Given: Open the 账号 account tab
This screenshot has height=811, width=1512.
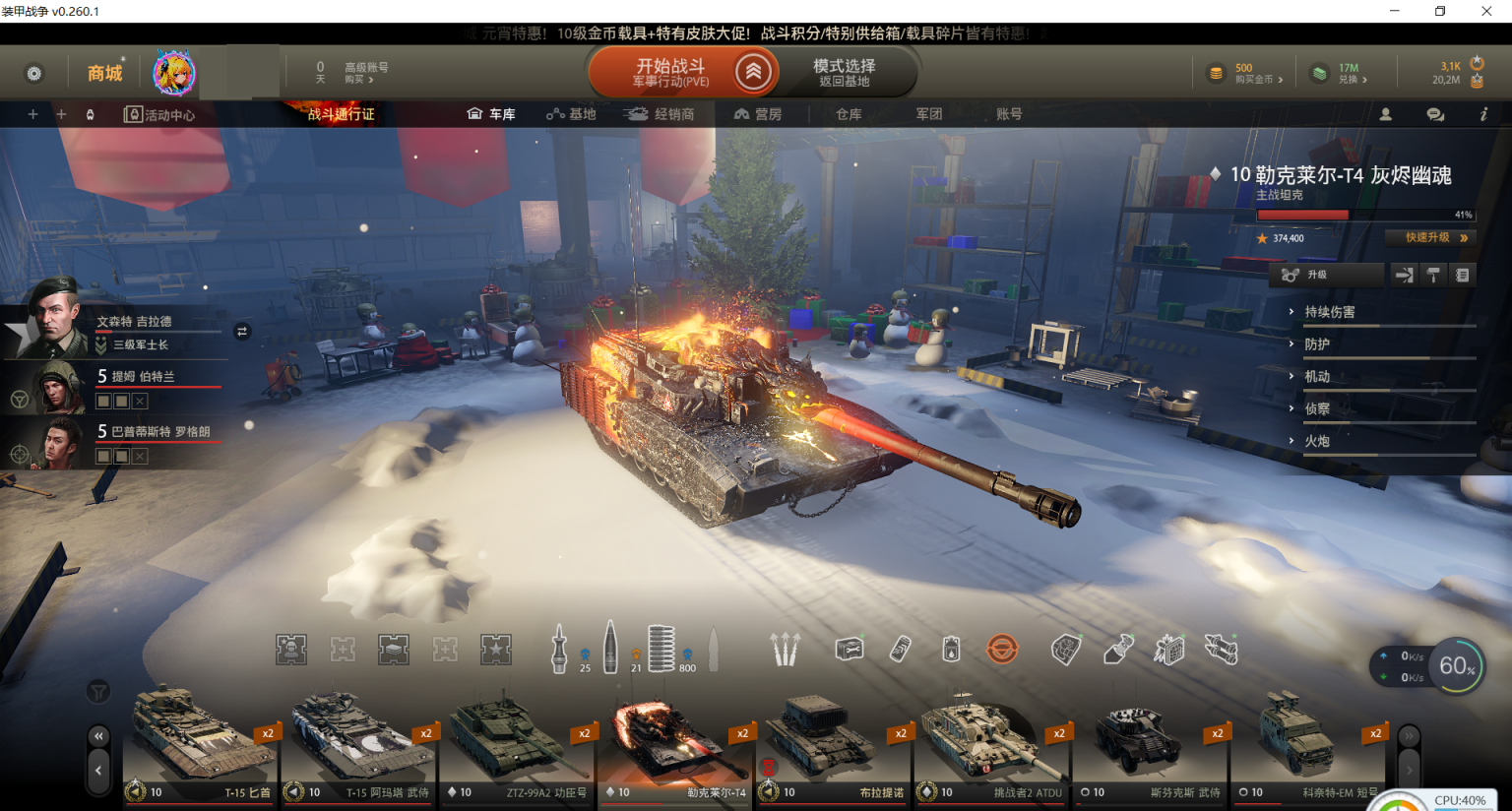Looking at the screenshot, I should [1009, 114].
